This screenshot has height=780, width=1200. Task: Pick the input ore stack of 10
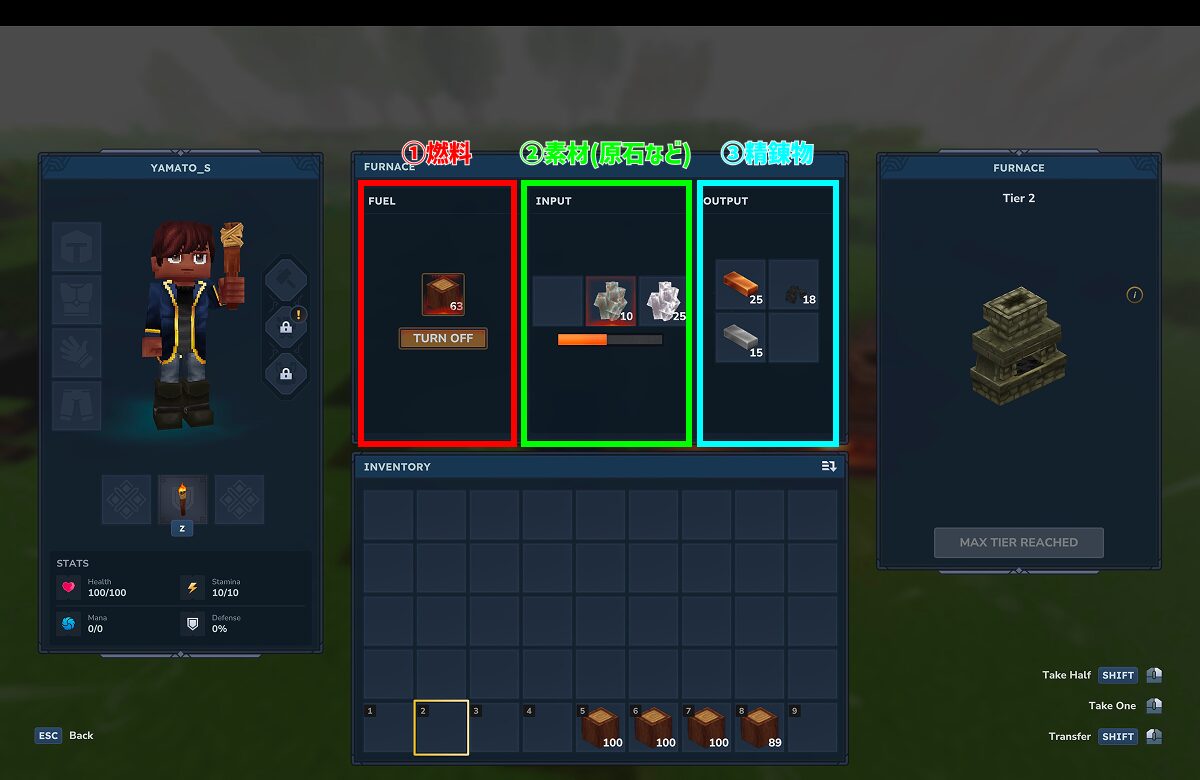tap(610, 301)
